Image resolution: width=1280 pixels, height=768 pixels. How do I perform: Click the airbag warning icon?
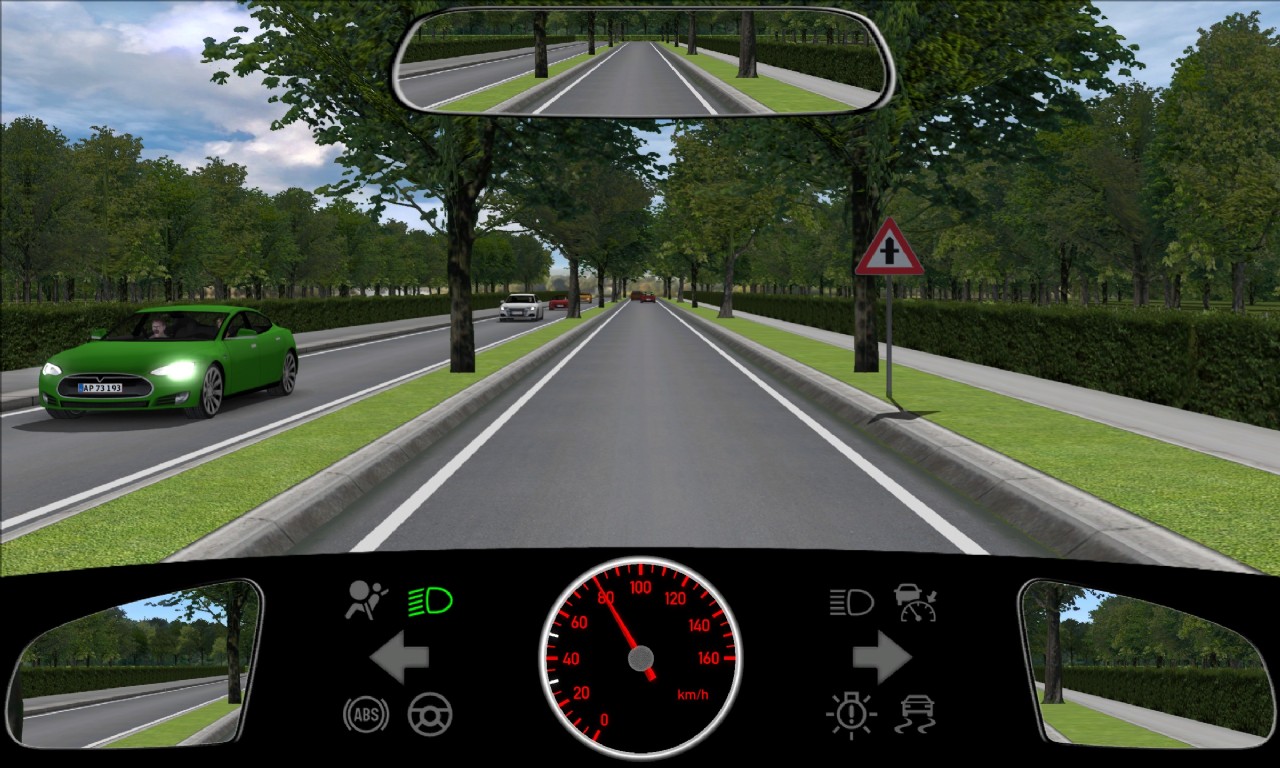click(367, 600)
